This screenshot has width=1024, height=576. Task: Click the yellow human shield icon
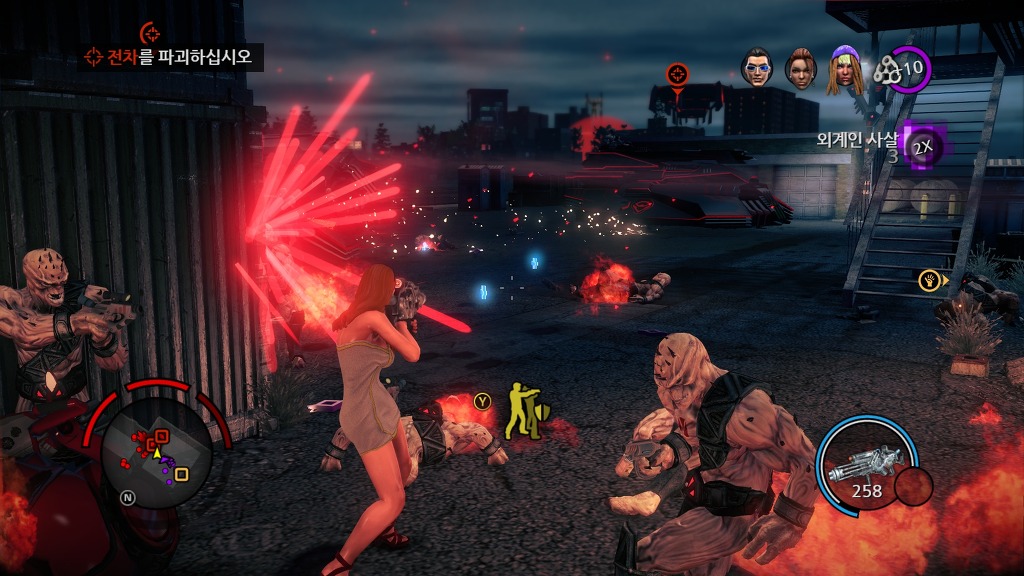pos(520,410)
